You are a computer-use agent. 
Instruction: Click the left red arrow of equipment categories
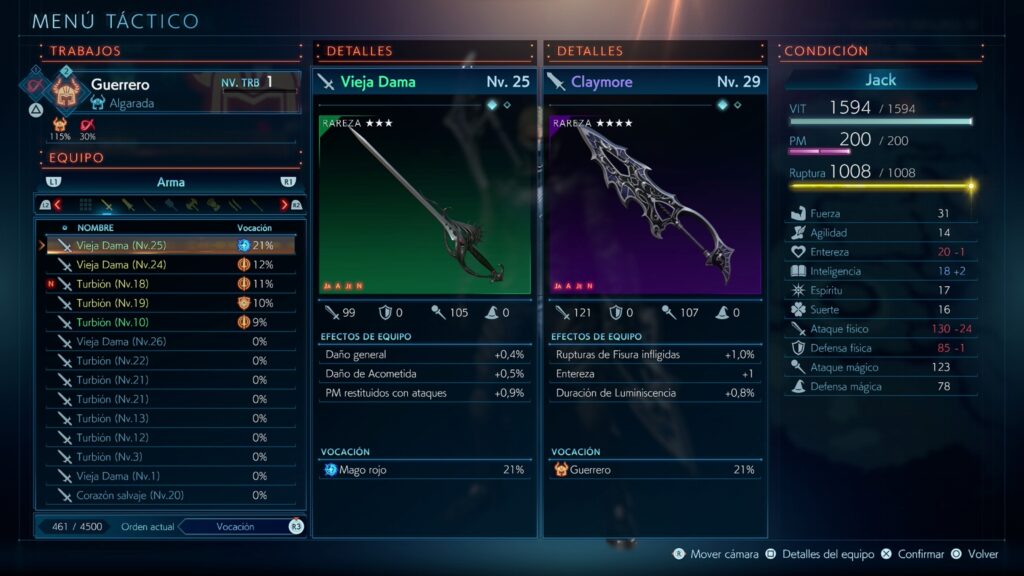point(57,205)
